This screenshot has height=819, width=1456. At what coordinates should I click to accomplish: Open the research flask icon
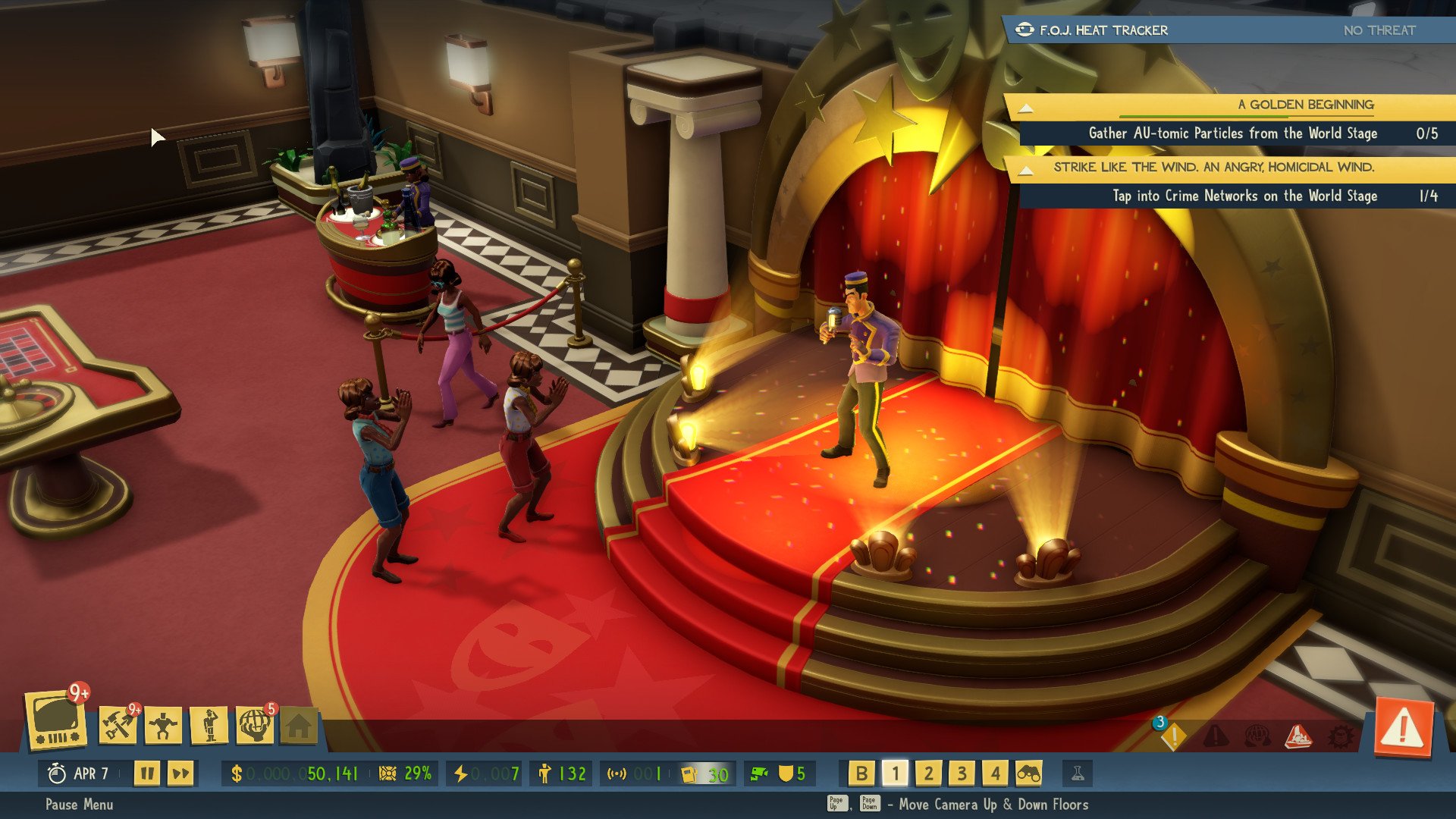click(x=1077, y=773)
